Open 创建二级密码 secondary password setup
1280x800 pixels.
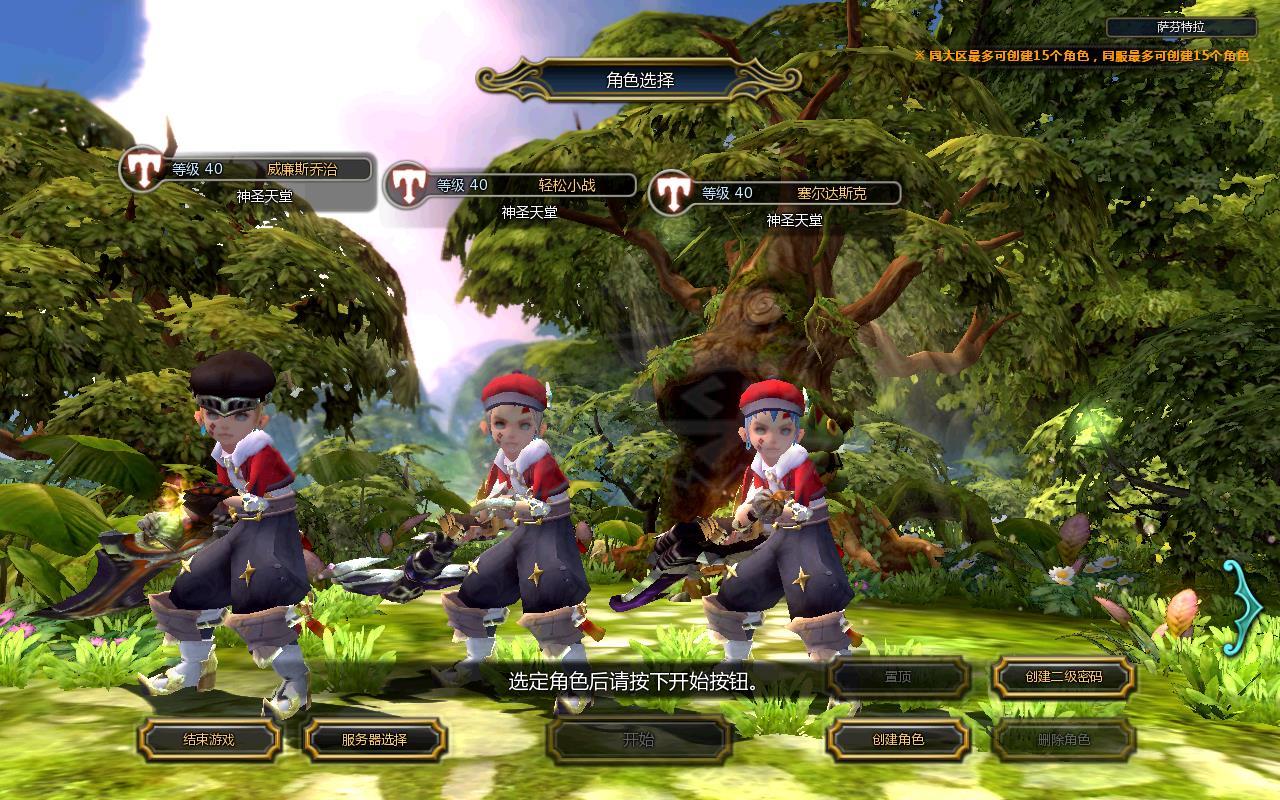pyautogui.click(x=1063, y=677)
